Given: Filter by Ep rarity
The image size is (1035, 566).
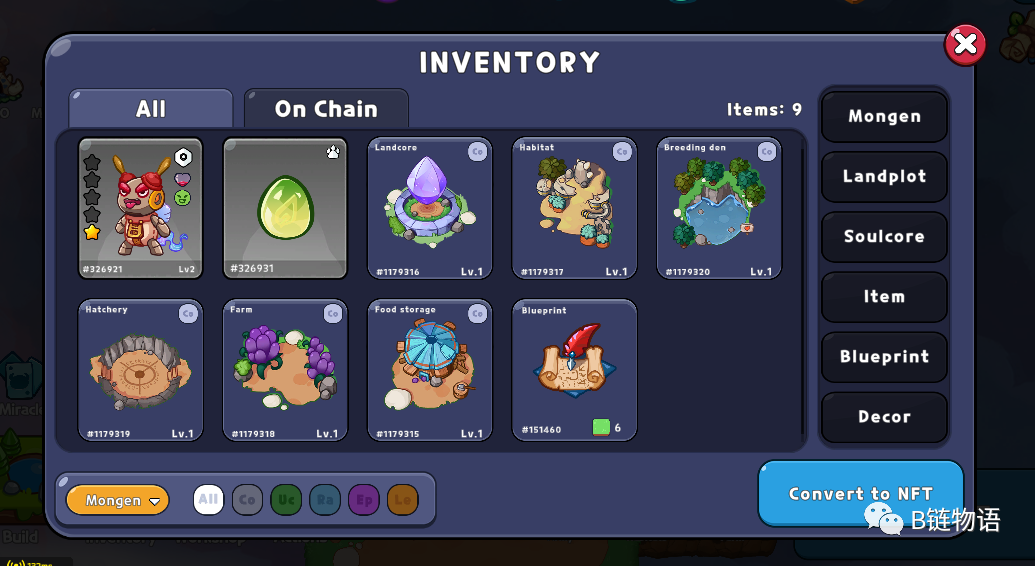Looking at the screenshot, I should pyautogui.click(x=364, y=500).
